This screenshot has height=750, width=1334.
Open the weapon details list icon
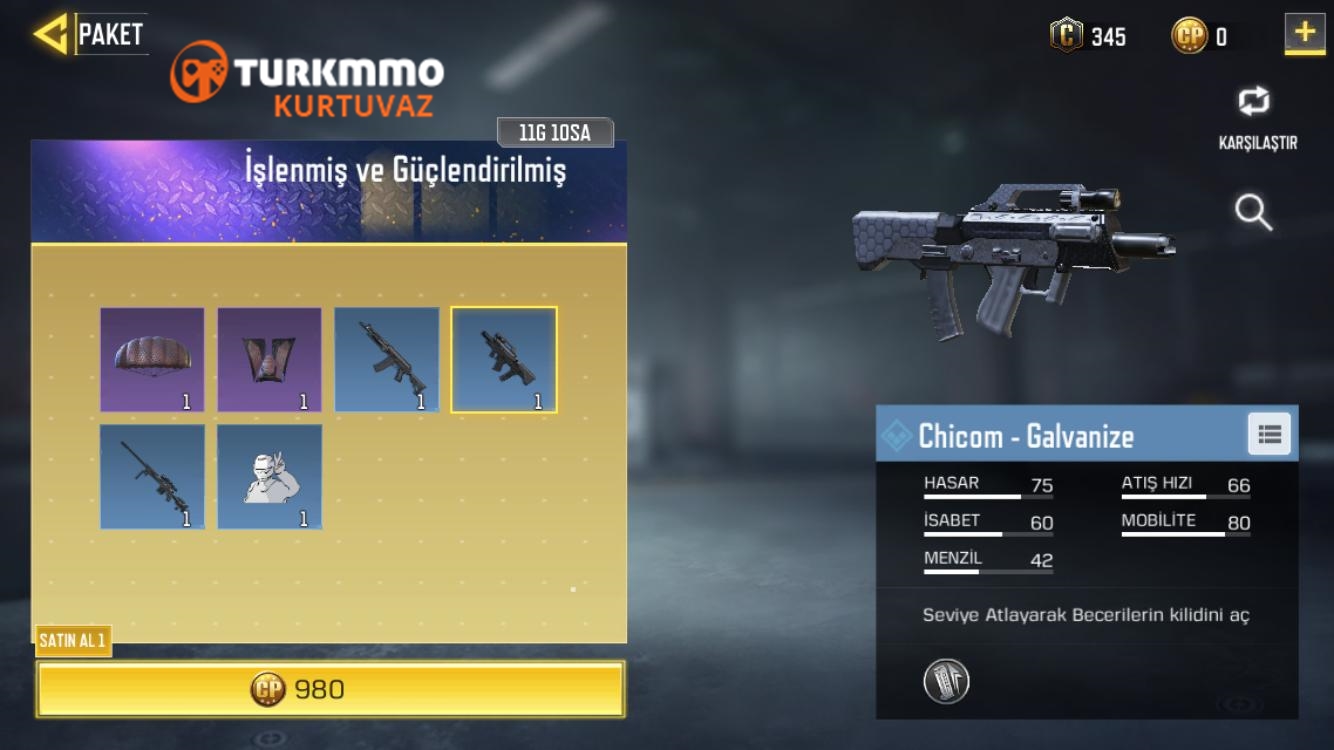coord(1270,434)
